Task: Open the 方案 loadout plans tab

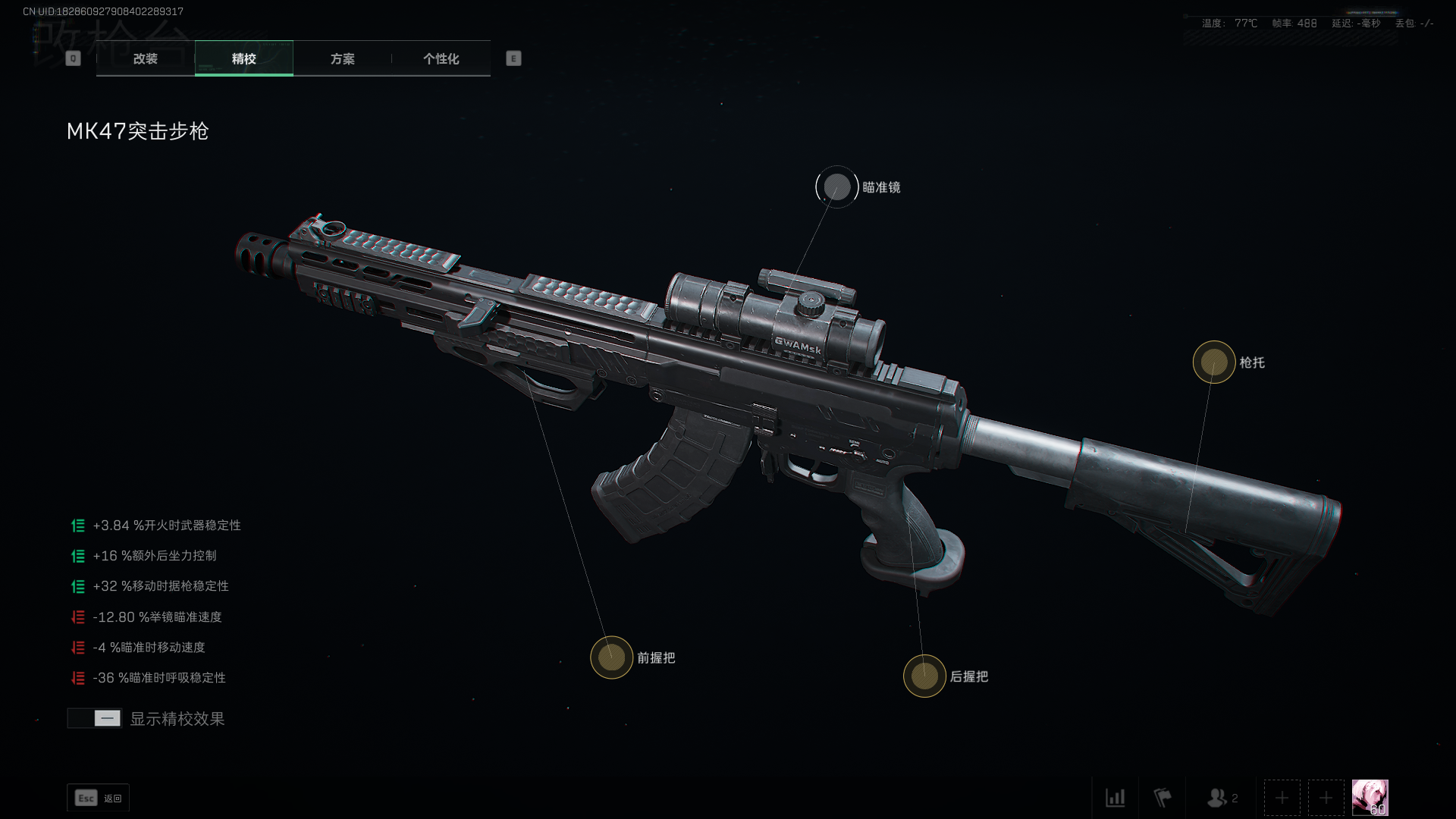Action: tap(342, 58)
